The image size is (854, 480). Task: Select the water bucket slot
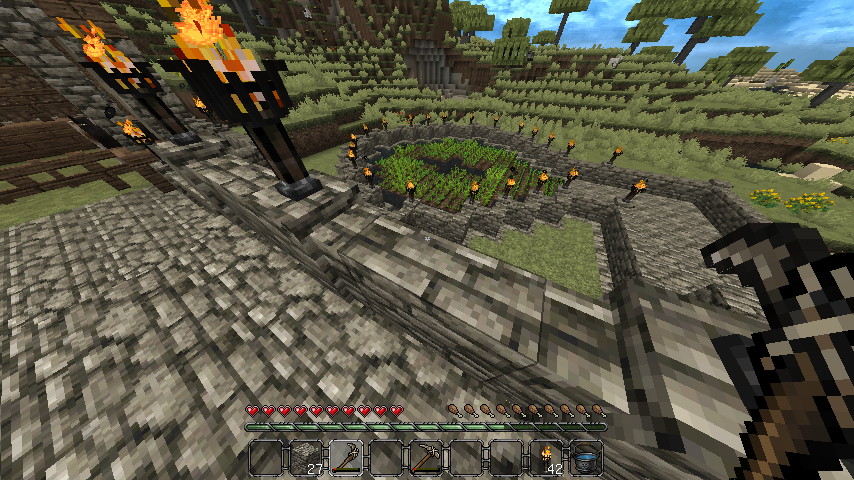click(x=586, y=459)
